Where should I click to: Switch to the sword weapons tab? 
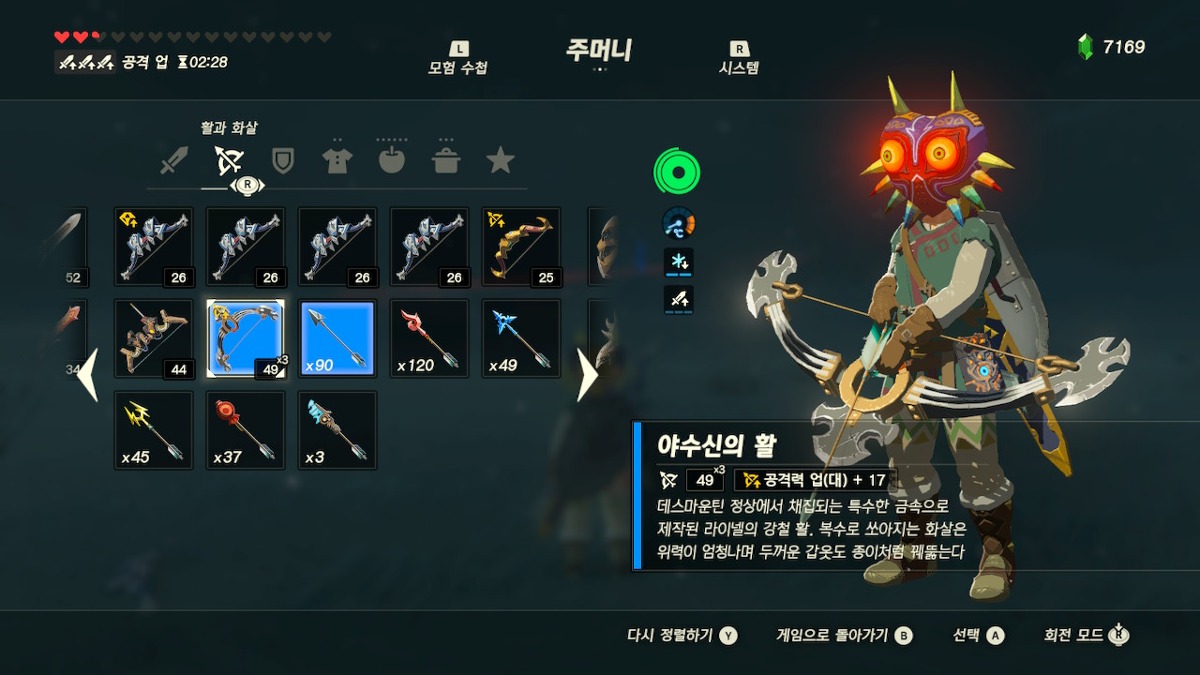(175, 160)
